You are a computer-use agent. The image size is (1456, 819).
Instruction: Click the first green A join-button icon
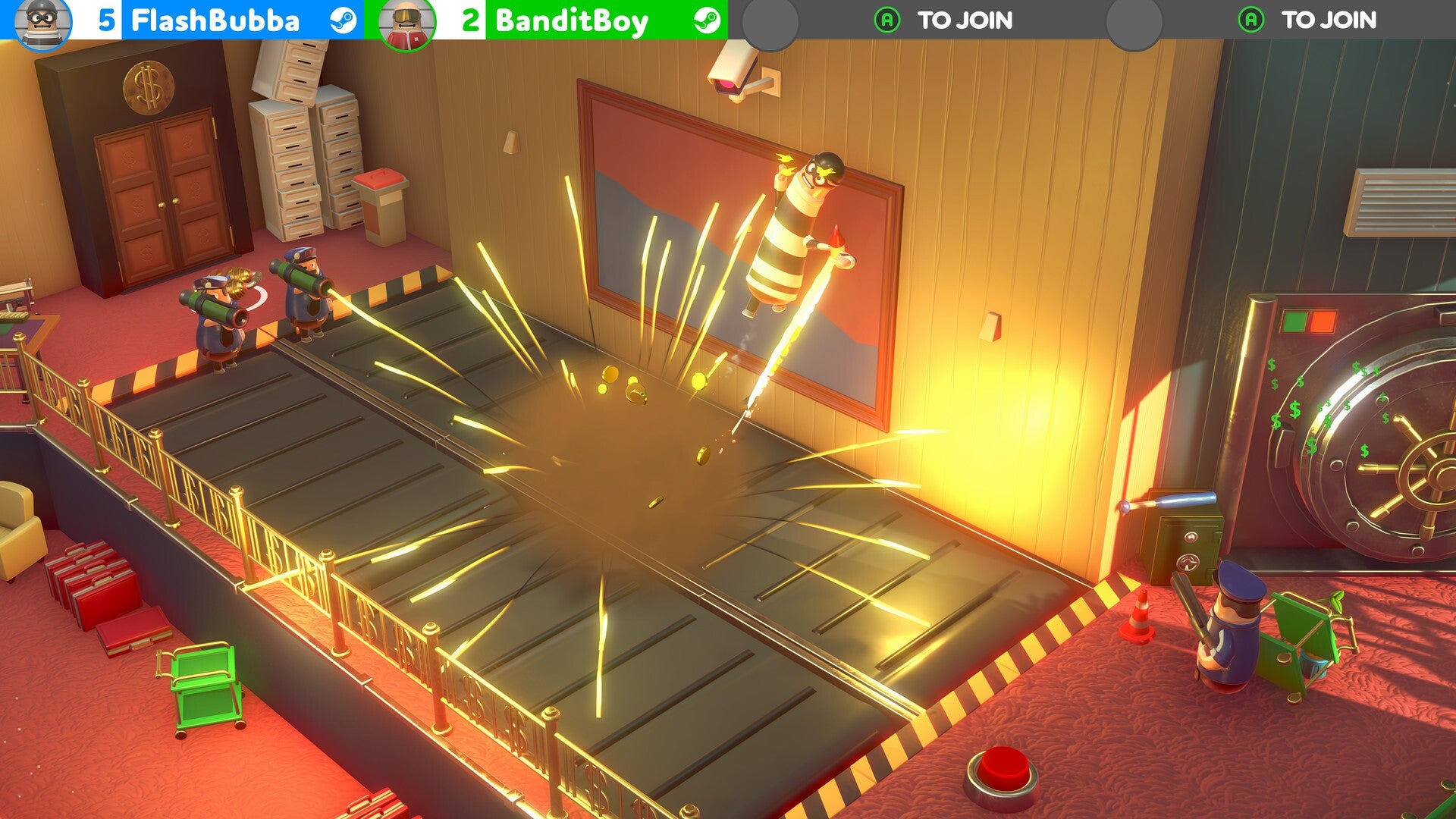click(x=885, y=19)
